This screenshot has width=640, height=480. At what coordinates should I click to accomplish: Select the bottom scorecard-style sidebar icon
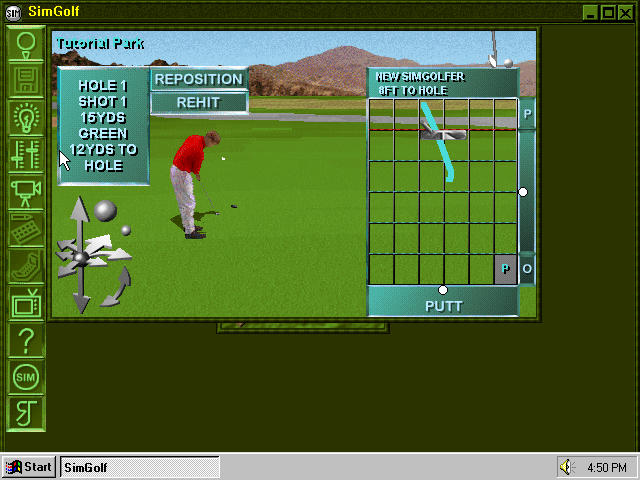click(x=27, y=413)
